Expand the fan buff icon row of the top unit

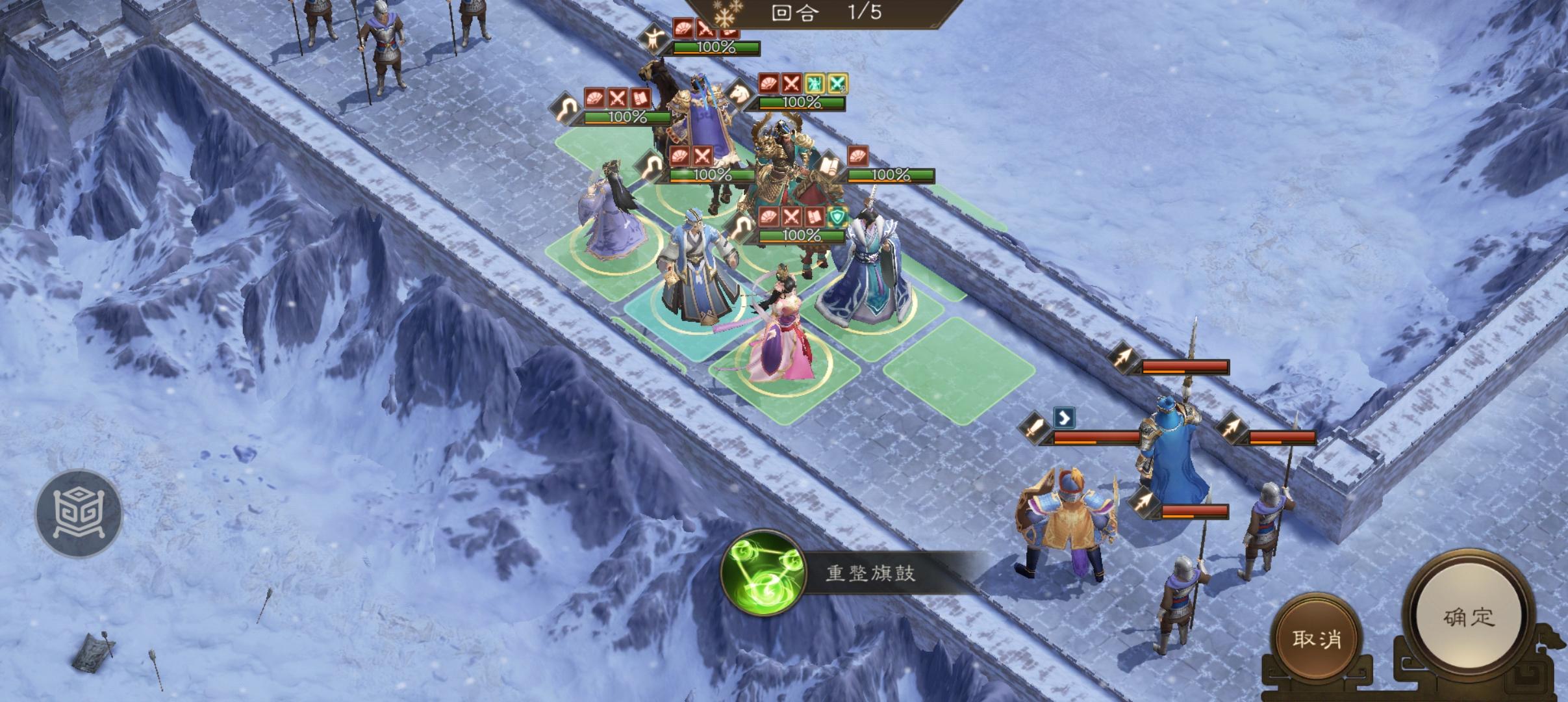click(683, 29)
